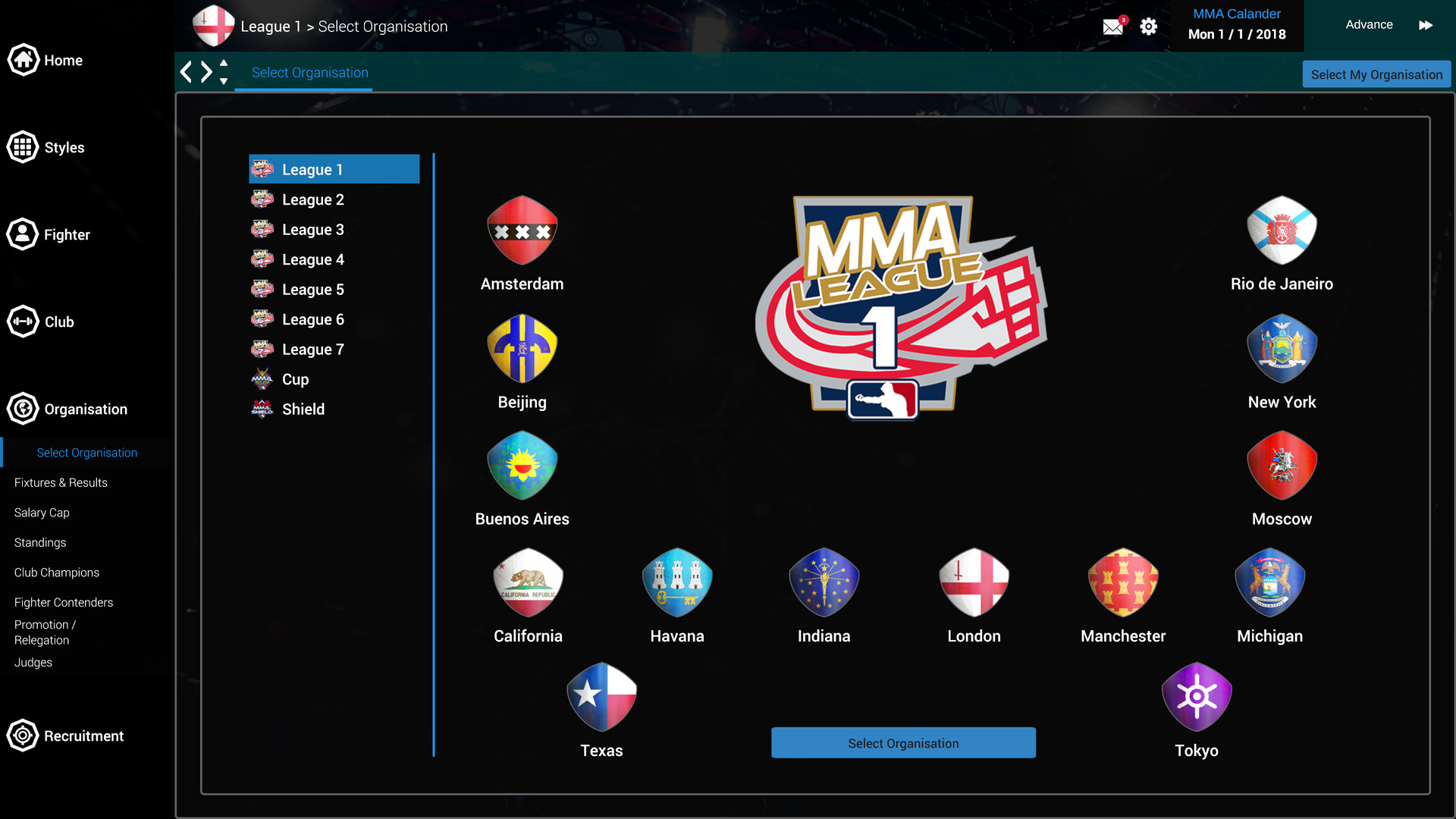Navigate back with the left arrow
This screenshot has height=819, width=1456.
[x=187, y=71]
